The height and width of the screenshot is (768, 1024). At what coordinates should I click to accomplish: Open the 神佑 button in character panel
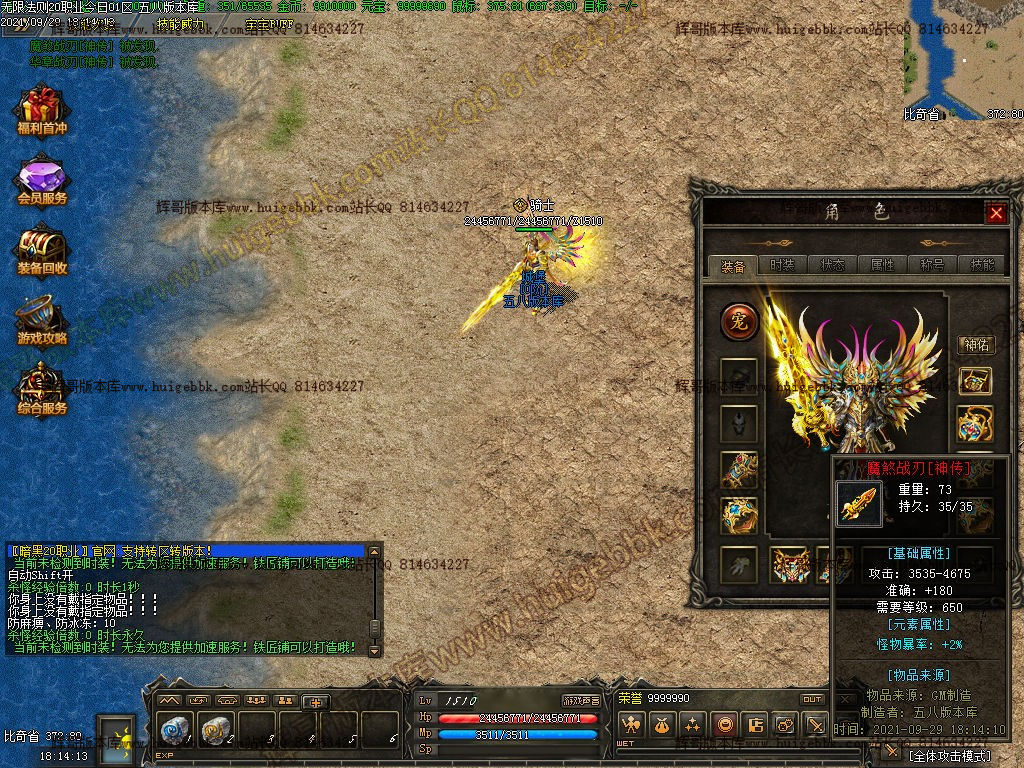[x=975, y=345]
